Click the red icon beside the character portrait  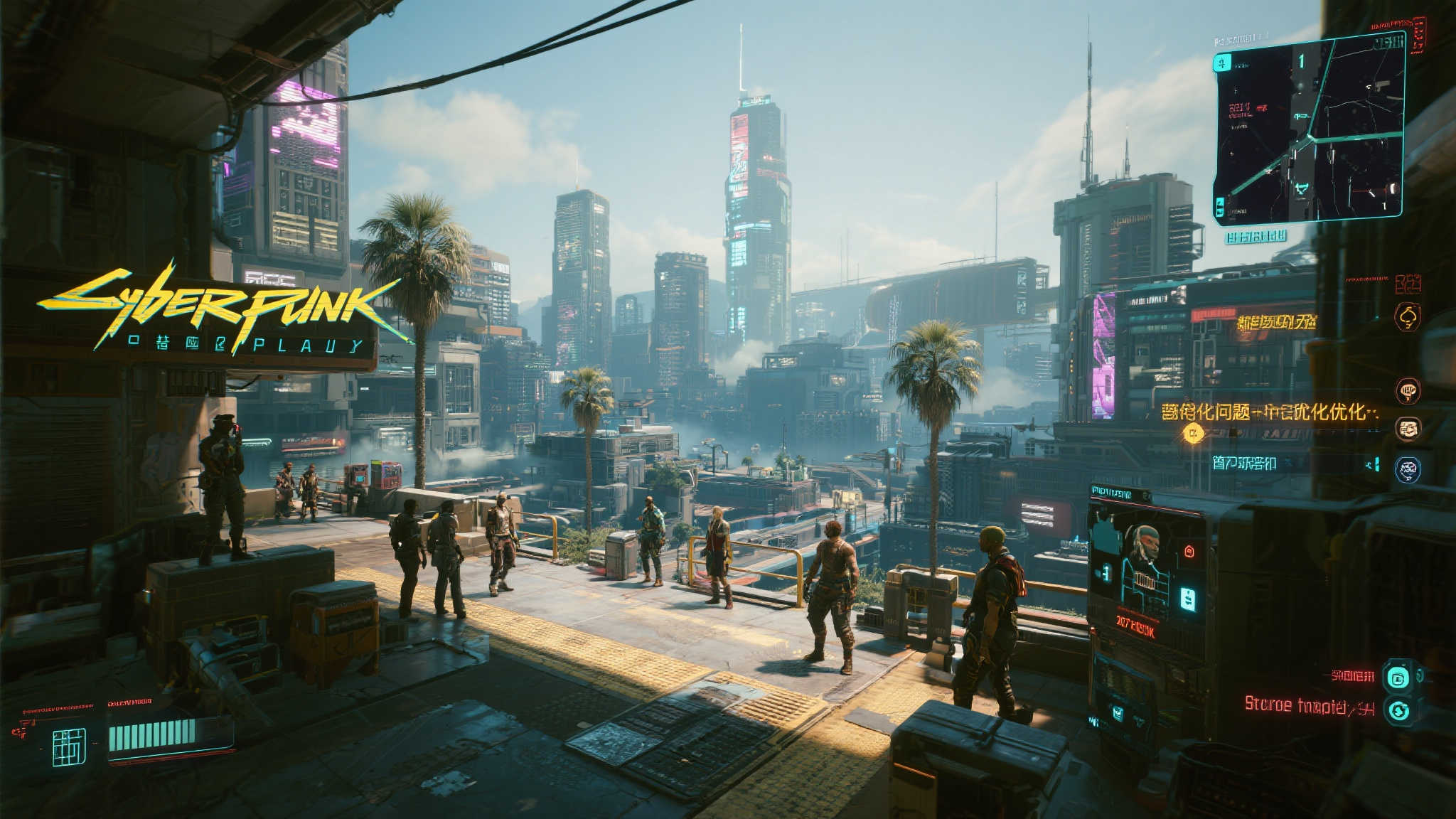(x=1189, y=551)
